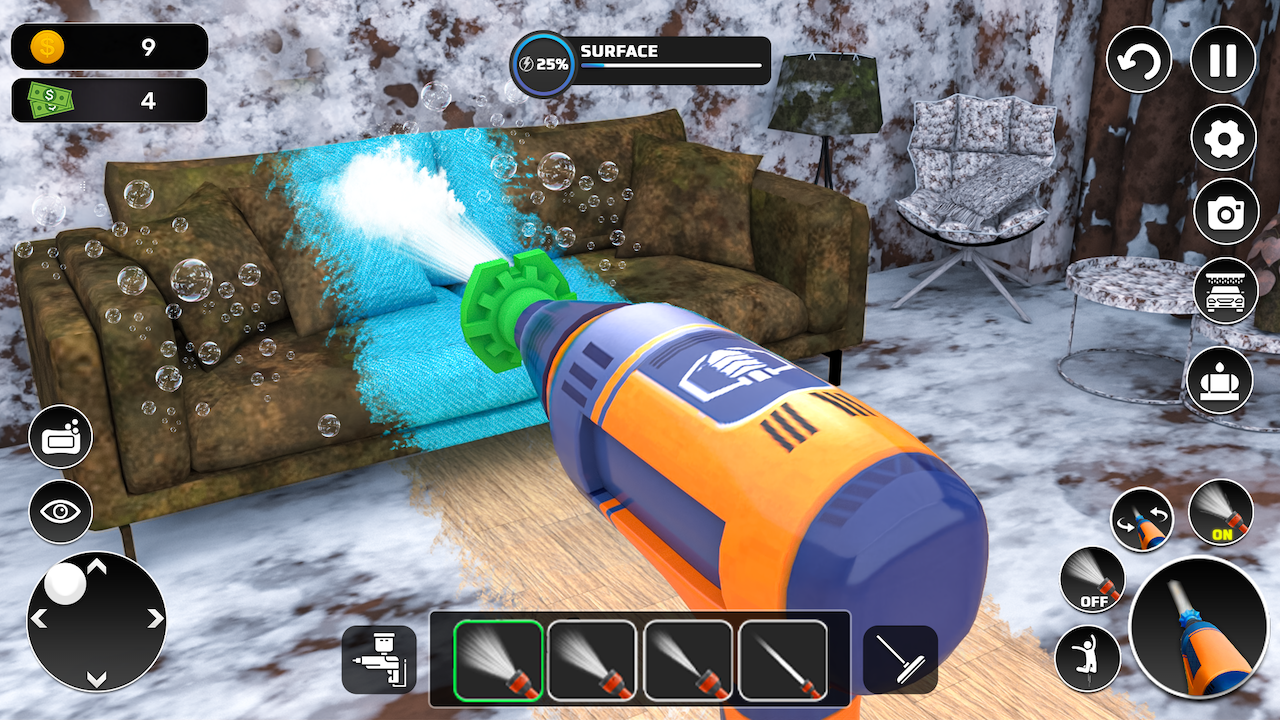Switch to the second spray nozzle

(x=592, y=660)
